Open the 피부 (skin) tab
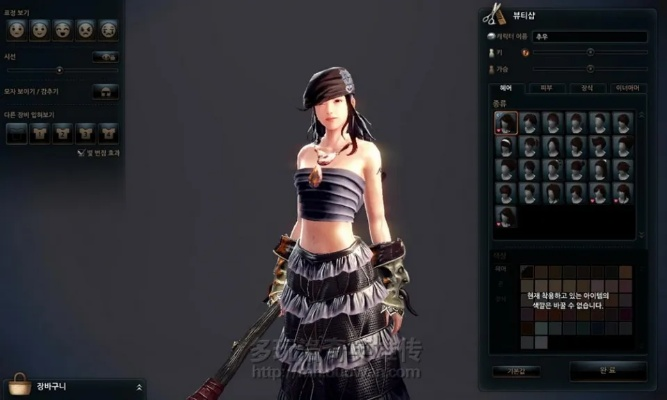The width and height of the screenshot is (667, 400). click(x=546, y=89)
